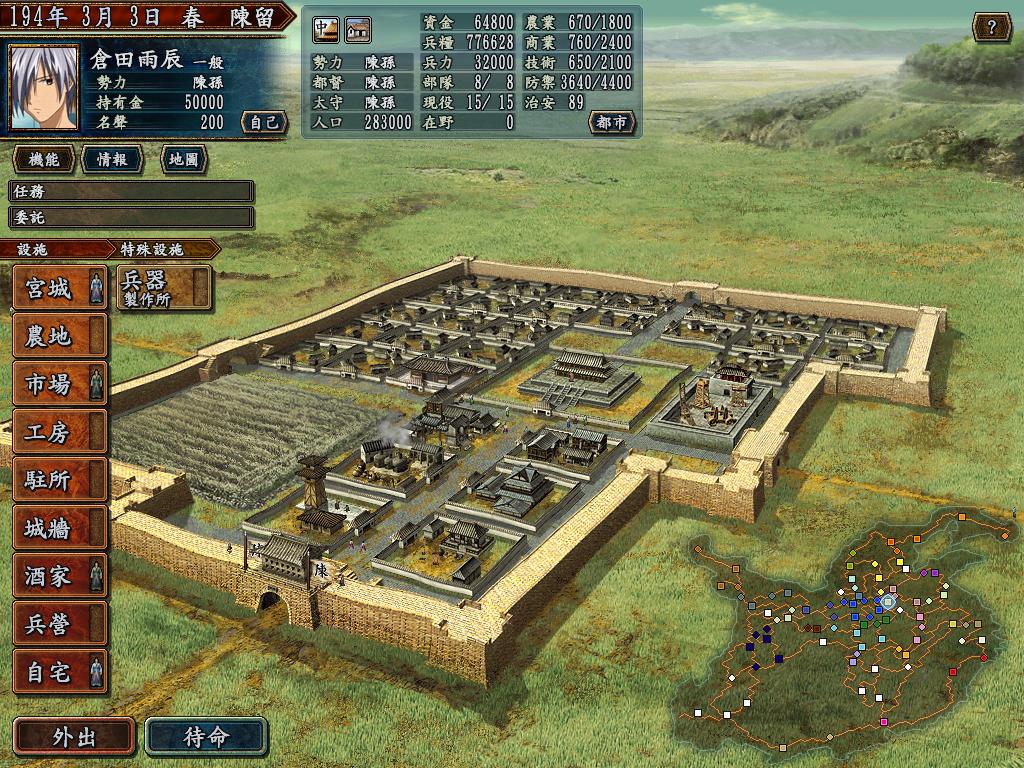
Task: Open the 兵器製作所 weapon workshop
Action: (x=164, y=287)
